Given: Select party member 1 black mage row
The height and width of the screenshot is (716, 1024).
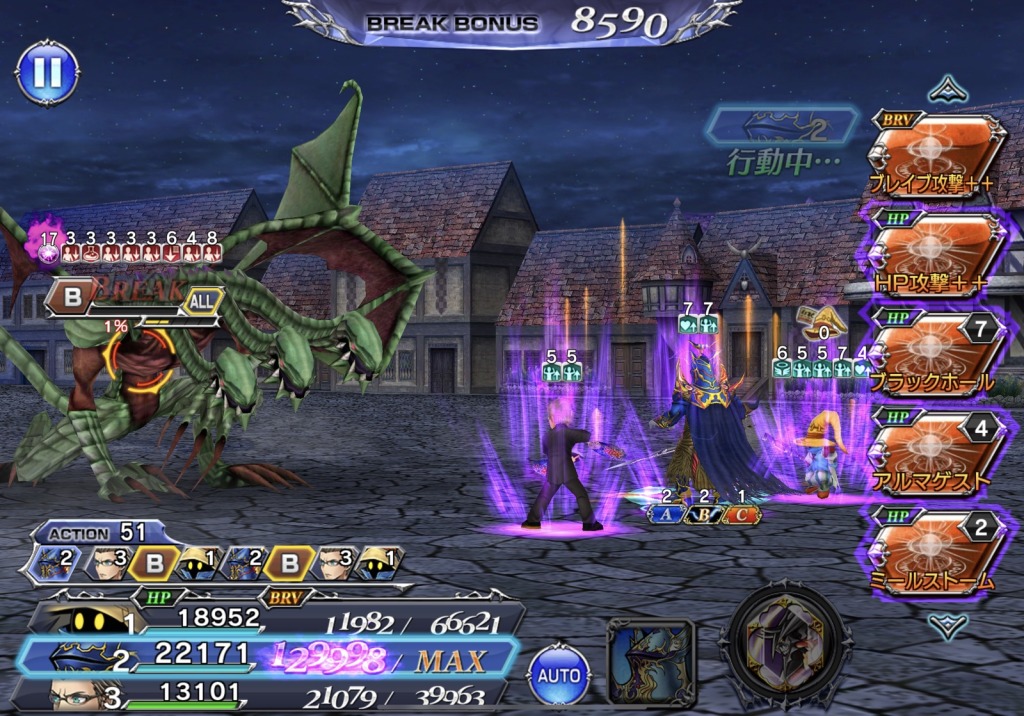Looking at the screenshot, I should [270, 620].
